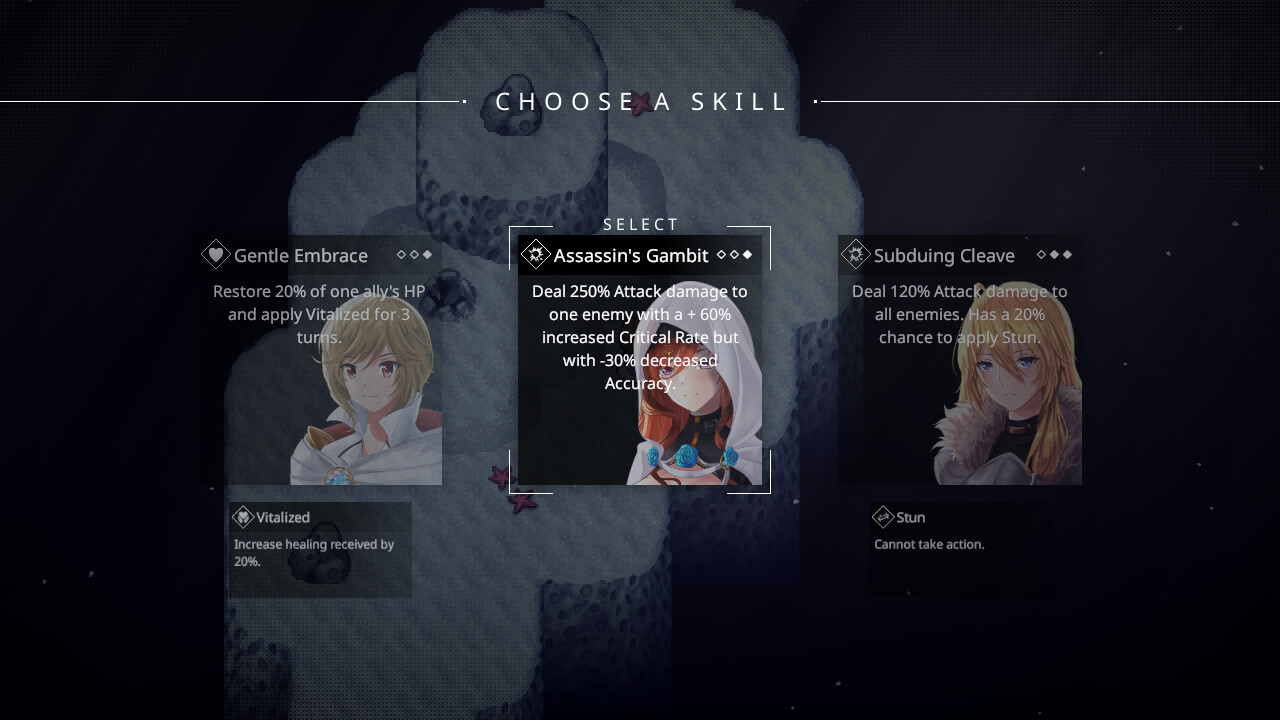Image resolution: width=1280 pixels, height=720 pixels.
Task: Click the rarity diamonds next to Subduing Cleave
Action: click(1053, 255)
